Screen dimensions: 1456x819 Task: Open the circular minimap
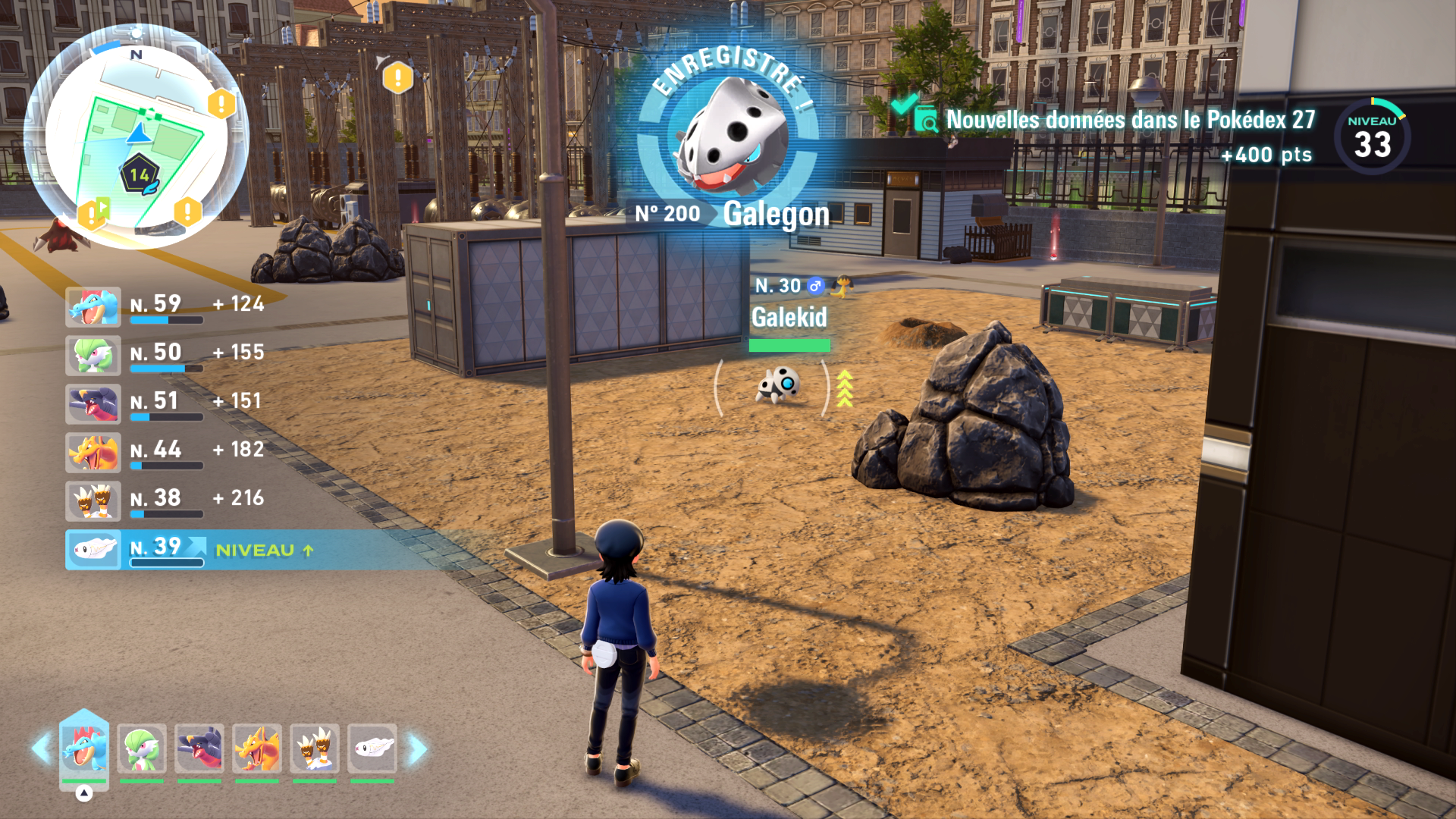[135, 135]
